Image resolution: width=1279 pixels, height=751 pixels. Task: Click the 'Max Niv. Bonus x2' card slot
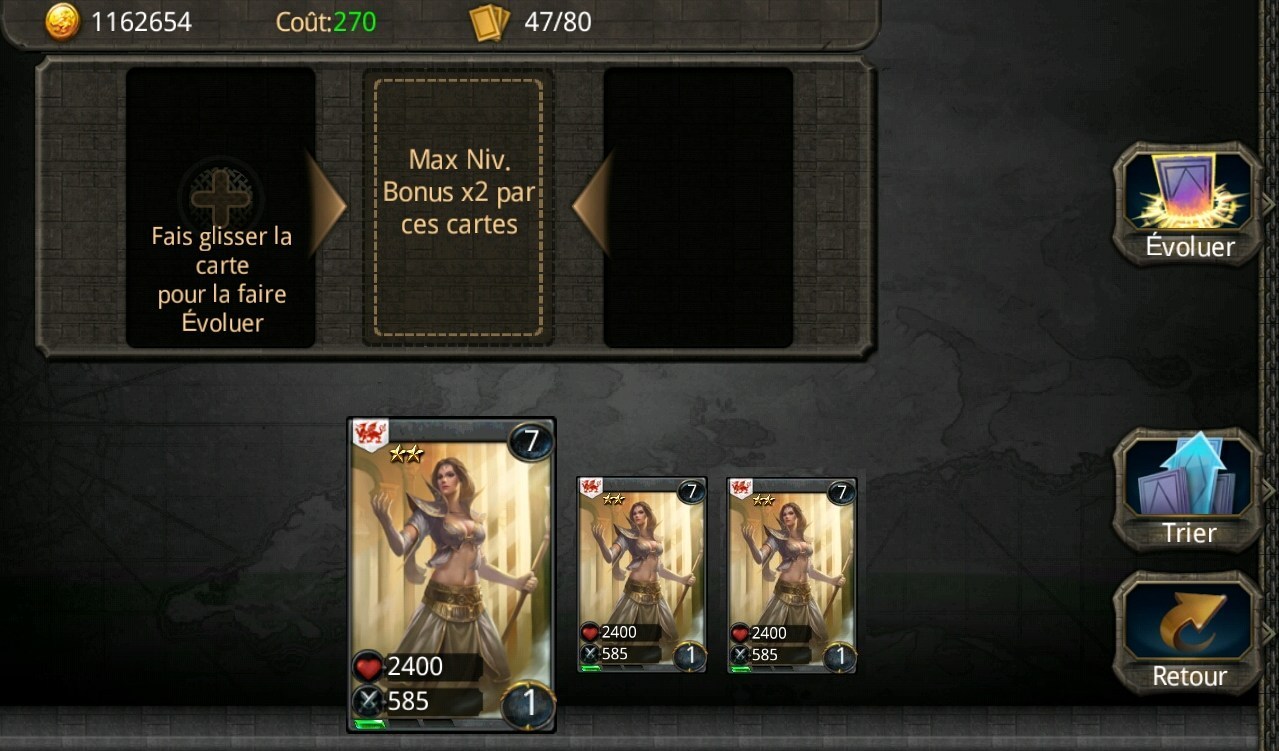[x=458, y=208]
